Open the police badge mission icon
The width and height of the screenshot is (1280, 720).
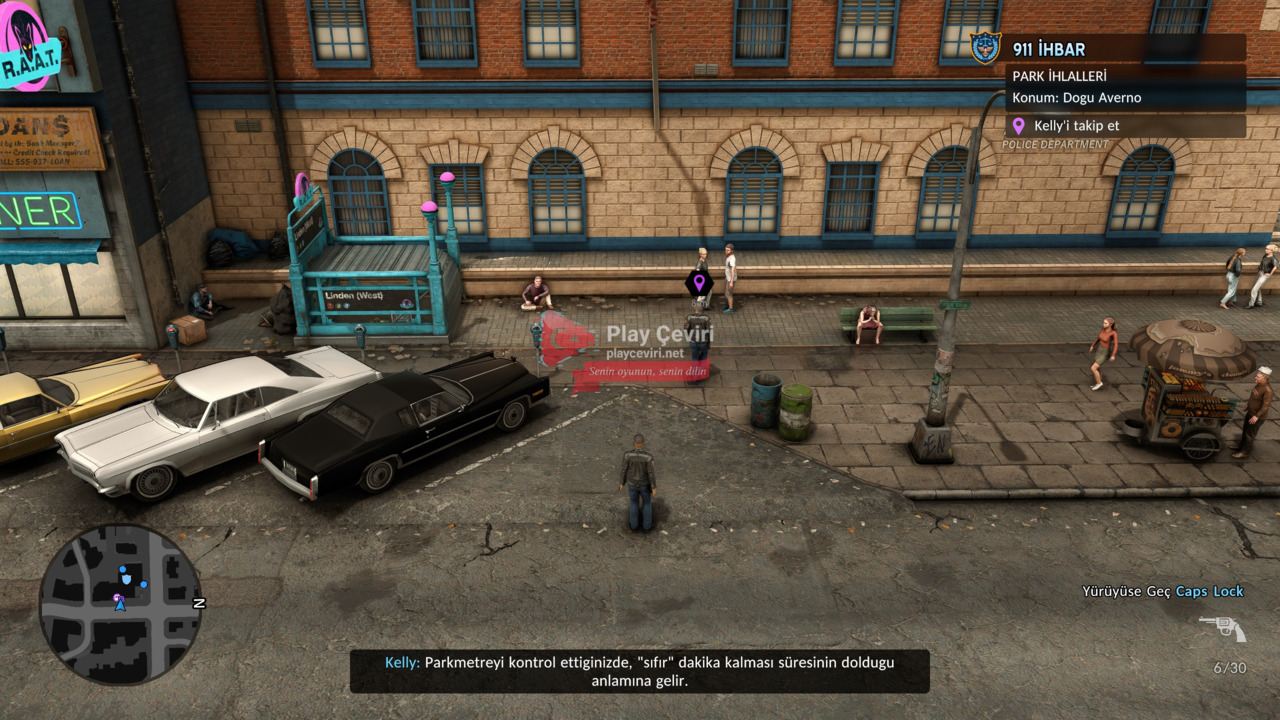click(985, 47)
